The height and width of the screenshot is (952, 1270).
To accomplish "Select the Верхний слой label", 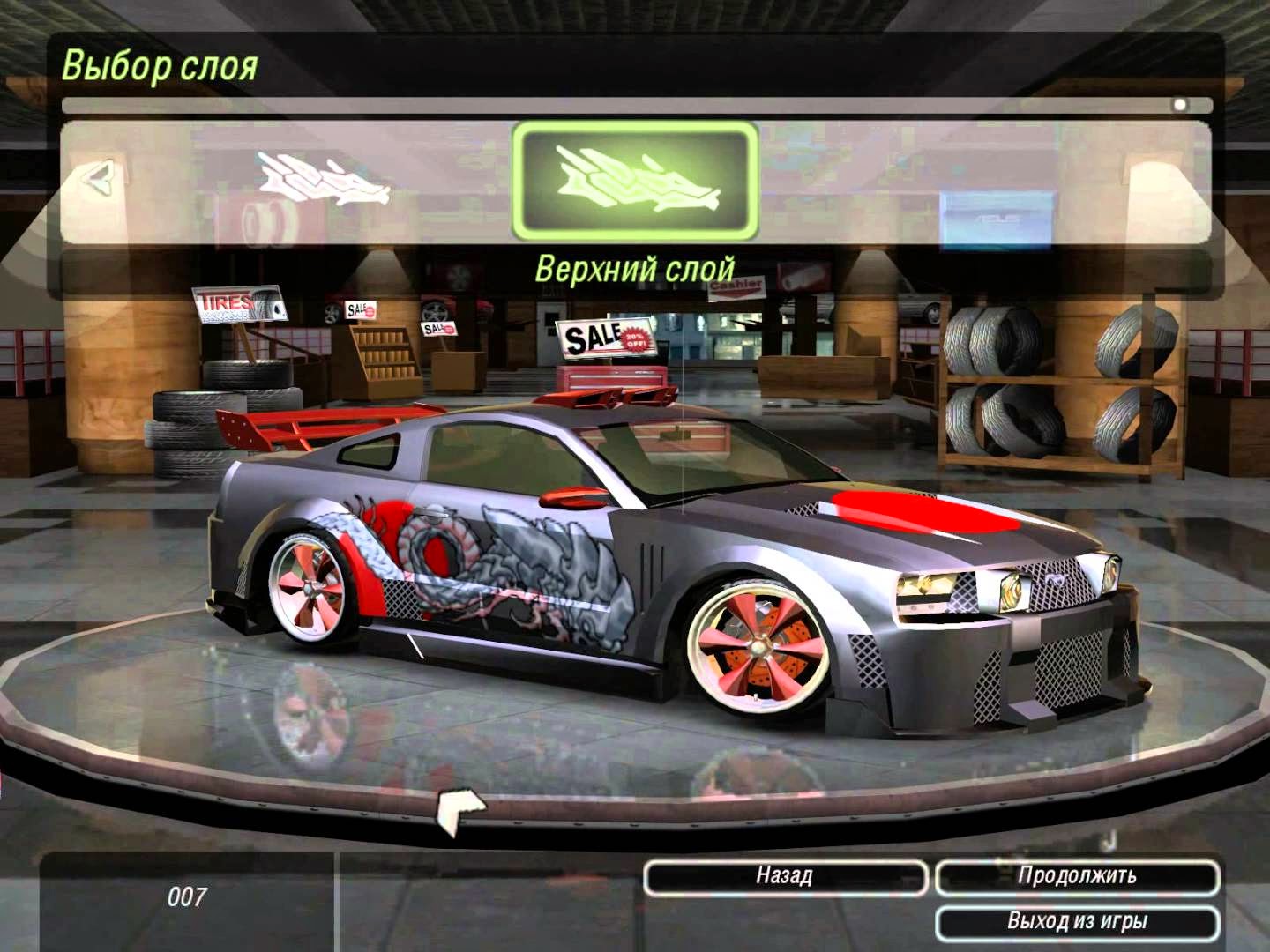I will click(637, 263).
